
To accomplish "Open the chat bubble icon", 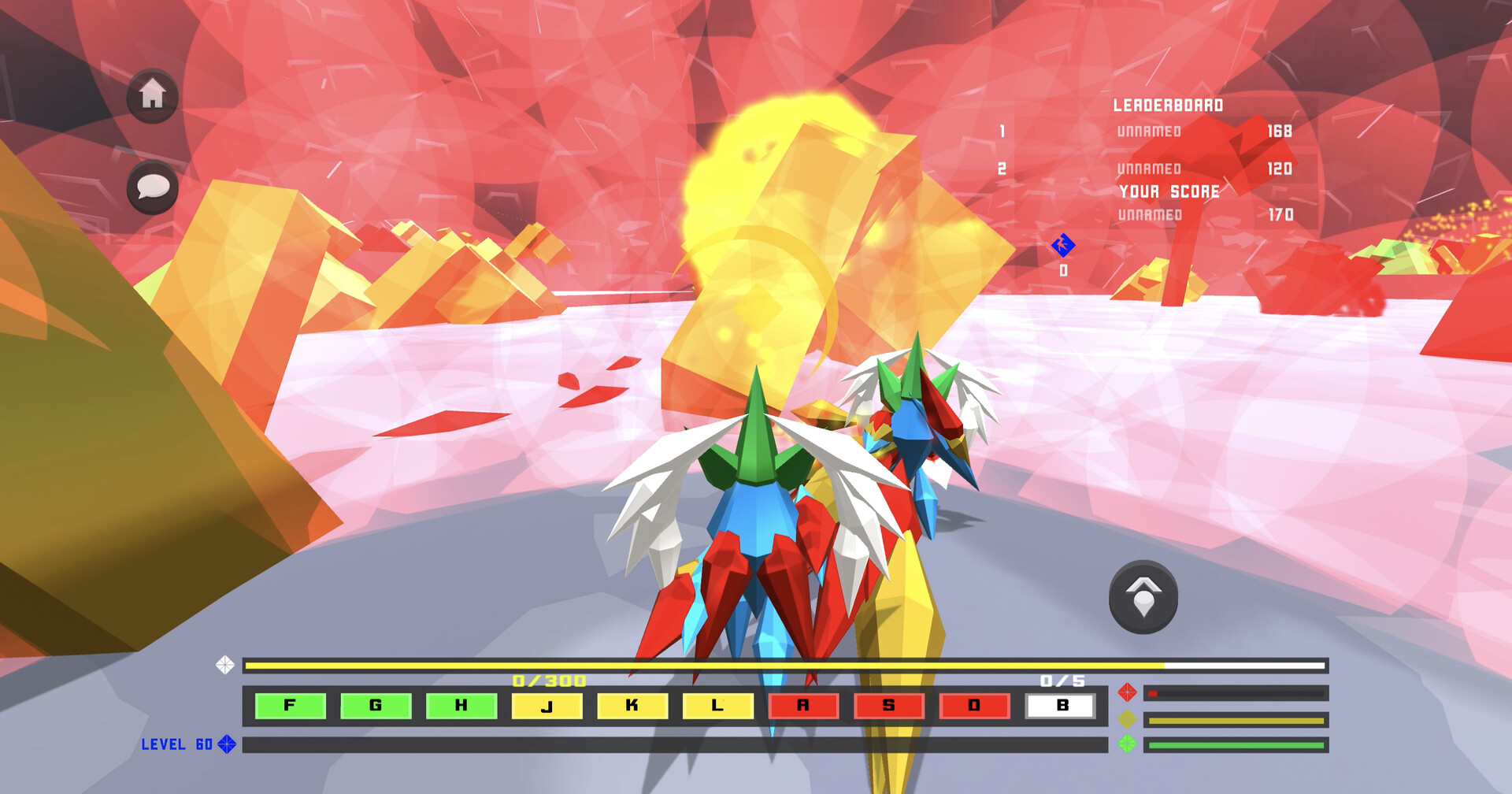I will [x=152, y=189].
